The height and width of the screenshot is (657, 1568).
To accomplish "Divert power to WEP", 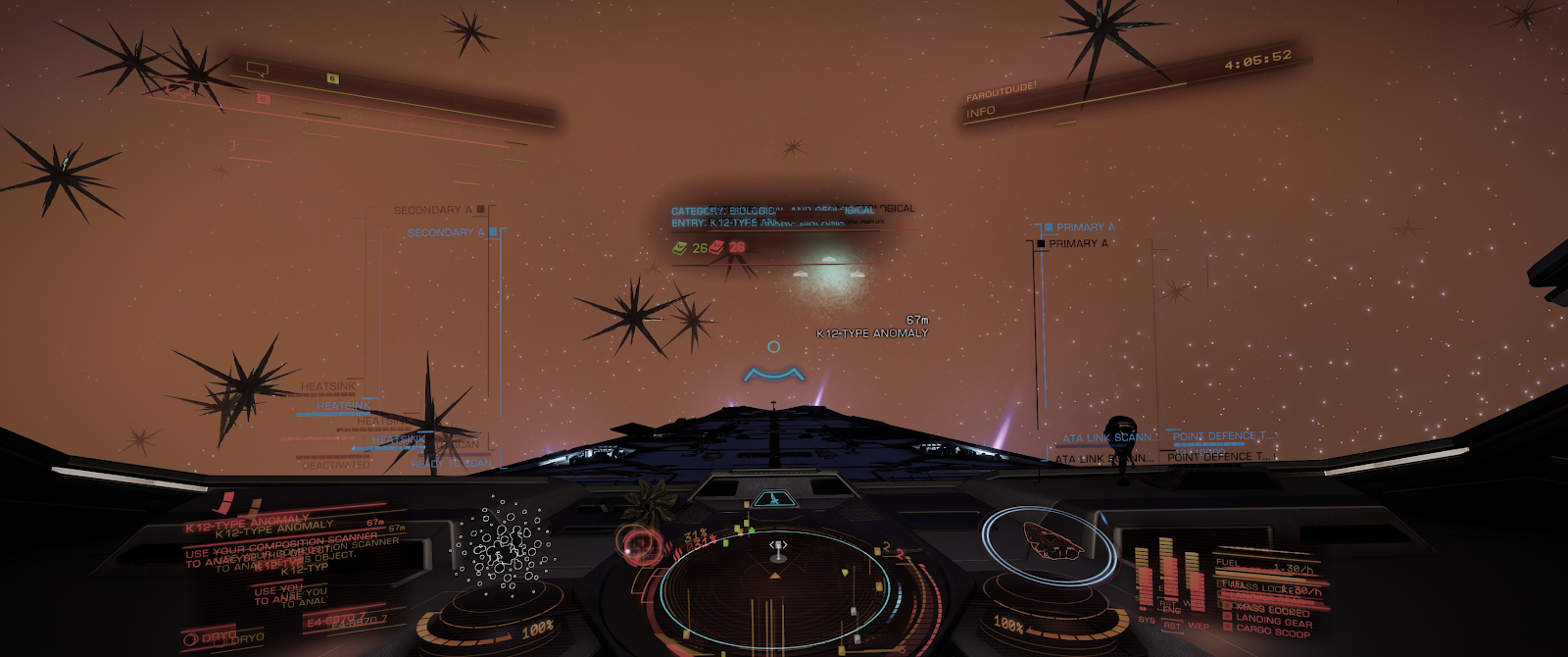I will [1198, 626].
